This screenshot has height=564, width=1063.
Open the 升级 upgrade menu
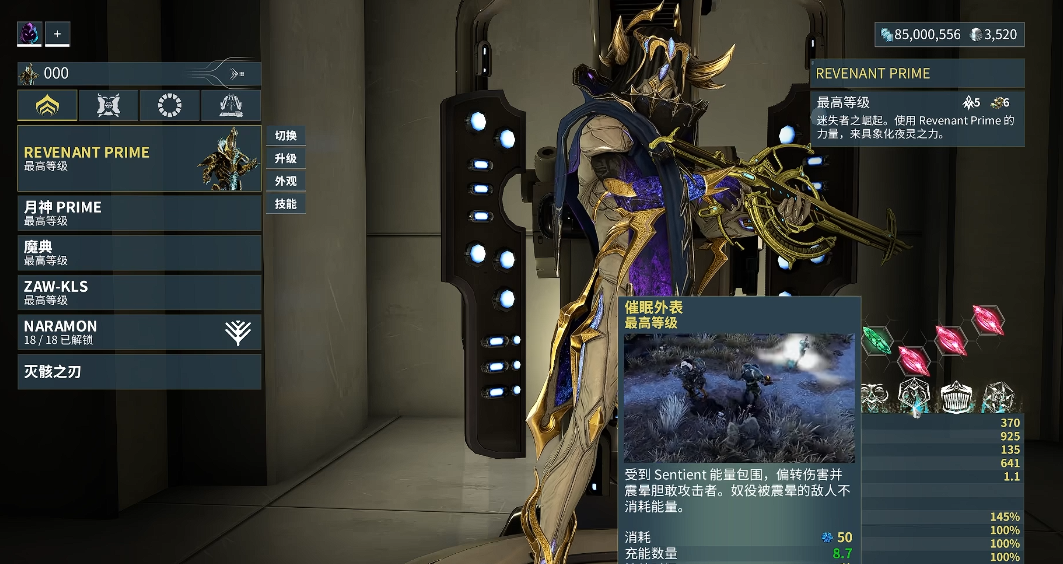pos(286,159)
